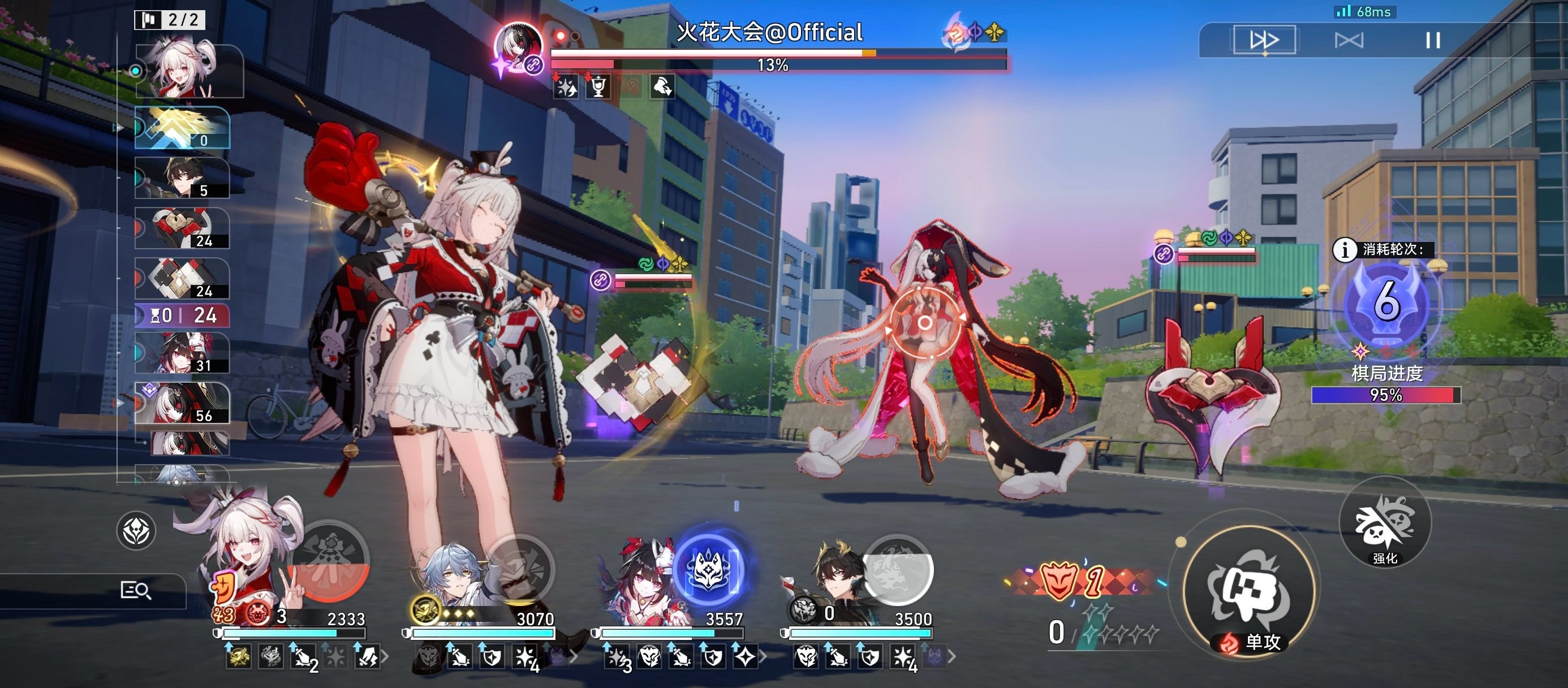Select the turn-order portrait numbered 56
Image resolution: width=1568 pixels, height=688 pixels.
click(x=182, y=403)
